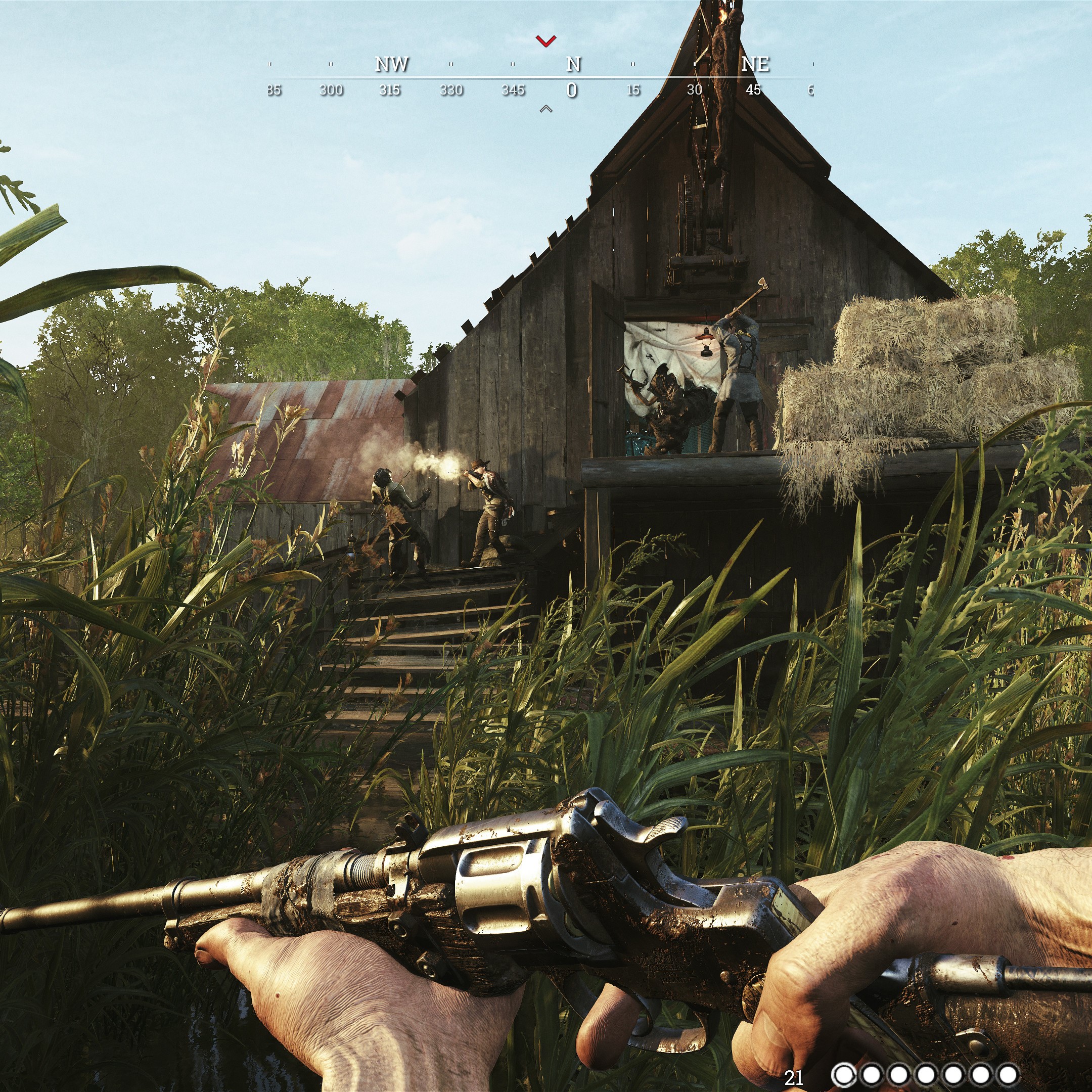Screen dimensions: 1092x1092
Task: Select the N heading on the compass
Action: point(573,64)
